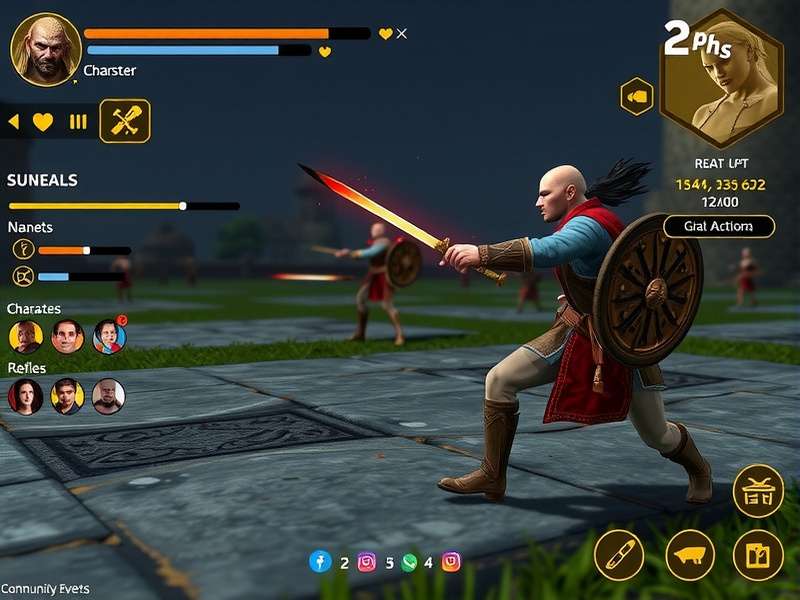The width and height of the screenshot is (800, 600).
Task: Pick the bearded Charates avatar on yellow
Action: pos(26,337)
